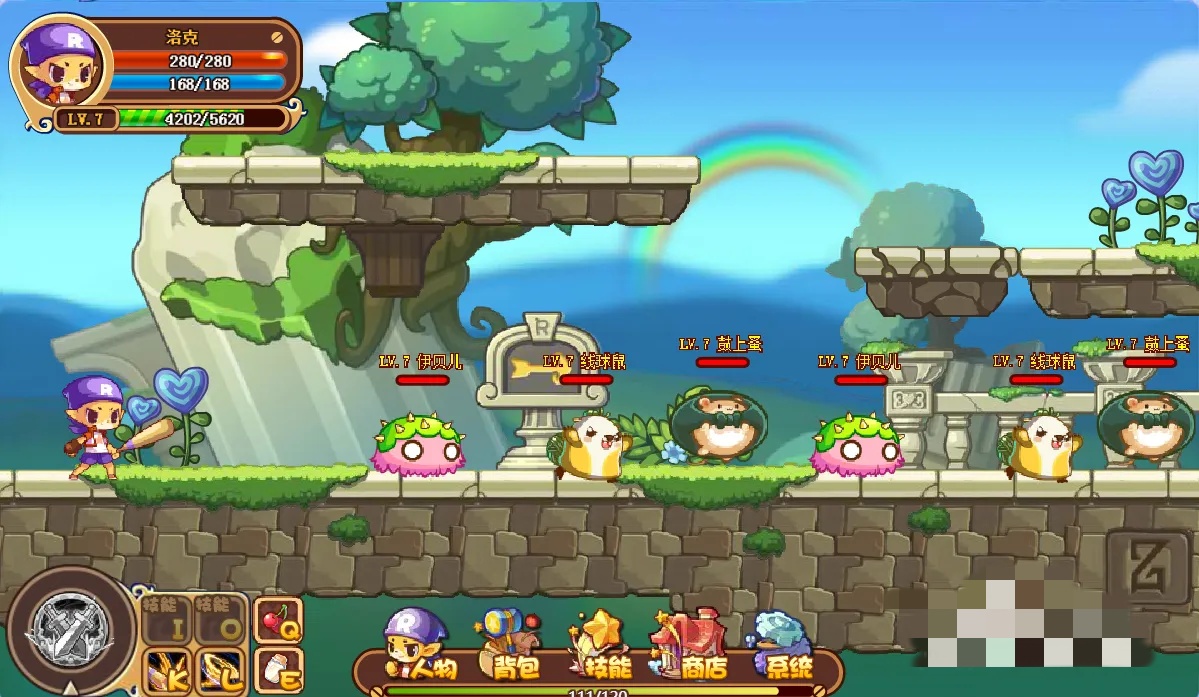Viewport: 1199px width, 697px height.
Task: Open the 背包 backpack inventory
Action: [x=510, y=646]
